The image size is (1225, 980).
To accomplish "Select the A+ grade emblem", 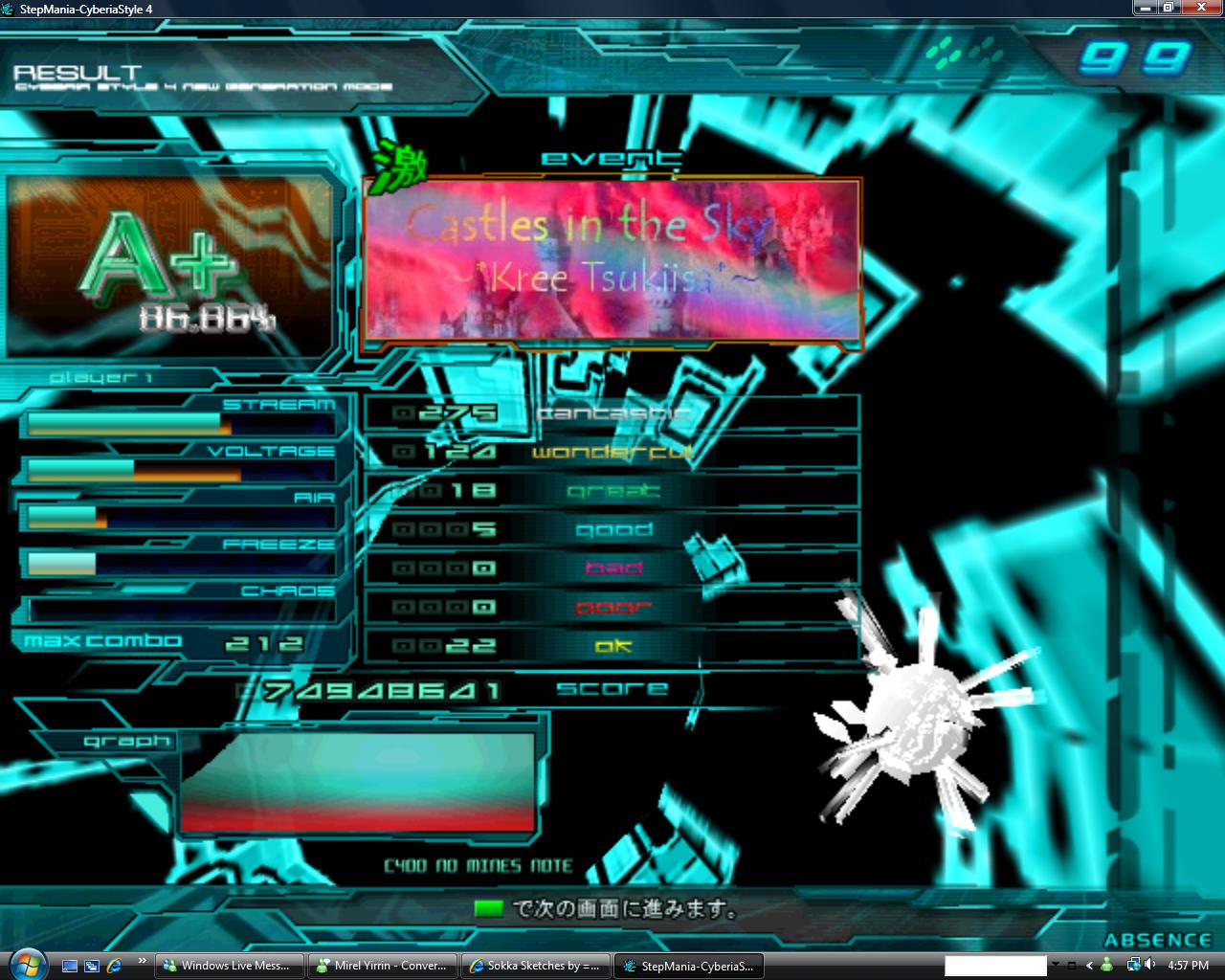I will (163, 258).
